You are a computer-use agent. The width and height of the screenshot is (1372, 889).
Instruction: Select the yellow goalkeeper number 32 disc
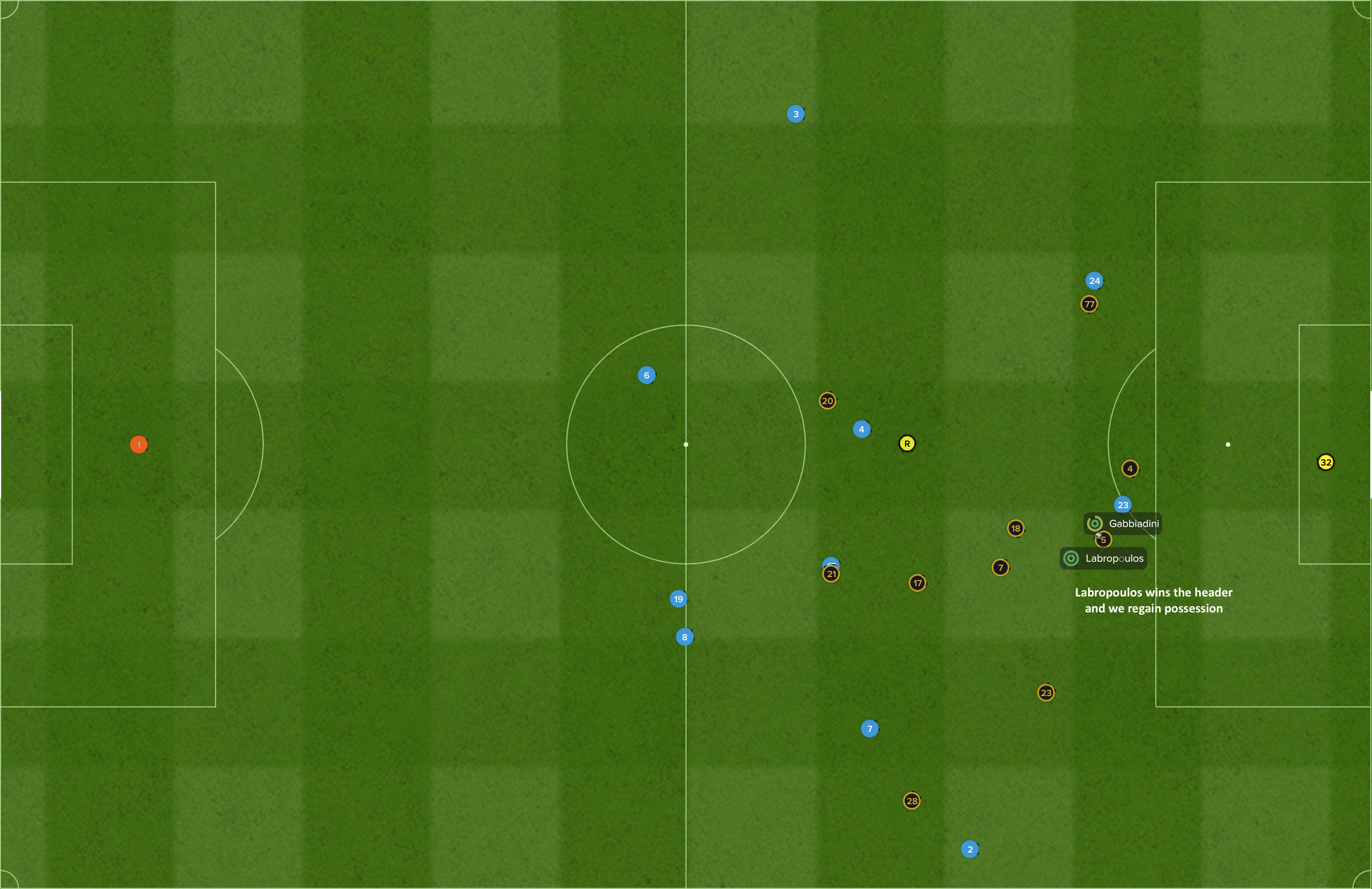(1325, 462)
